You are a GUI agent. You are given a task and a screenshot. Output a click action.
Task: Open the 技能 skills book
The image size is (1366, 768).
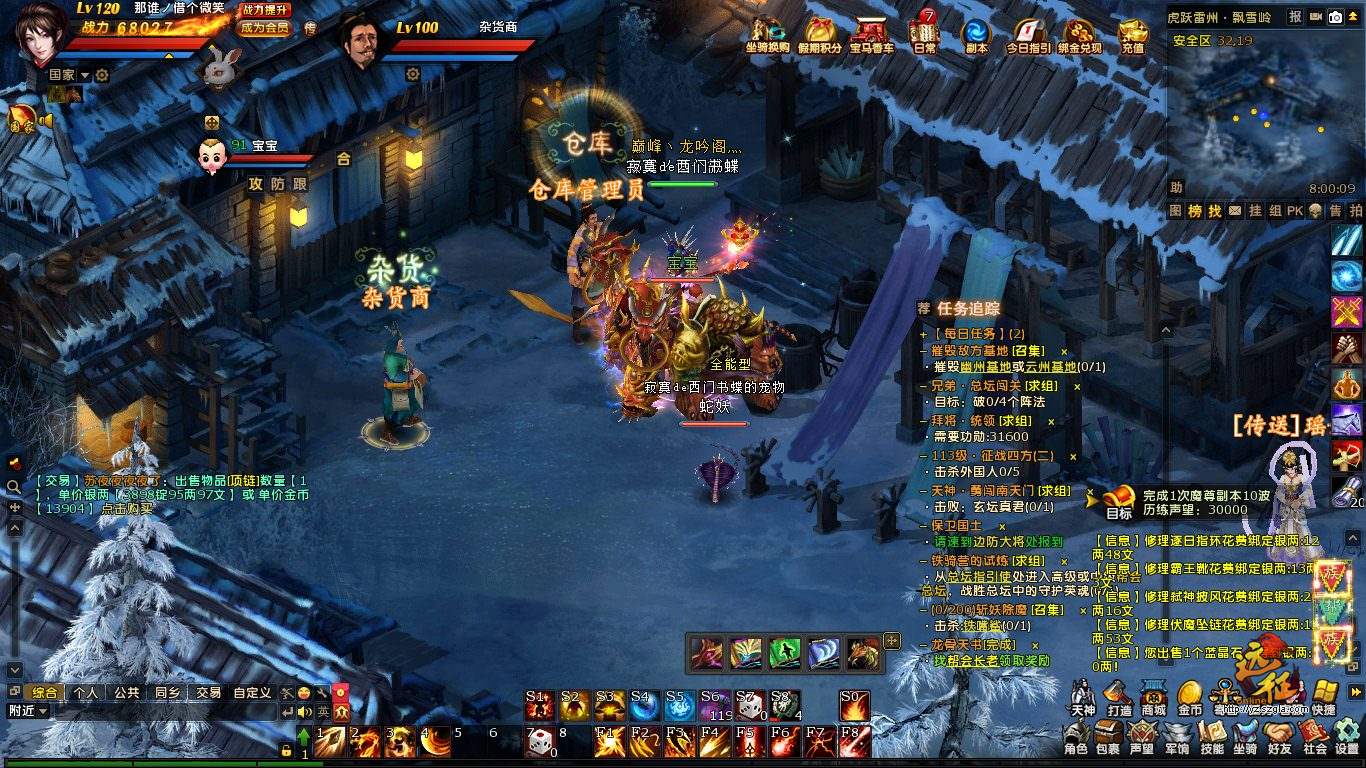point(1212,735)
